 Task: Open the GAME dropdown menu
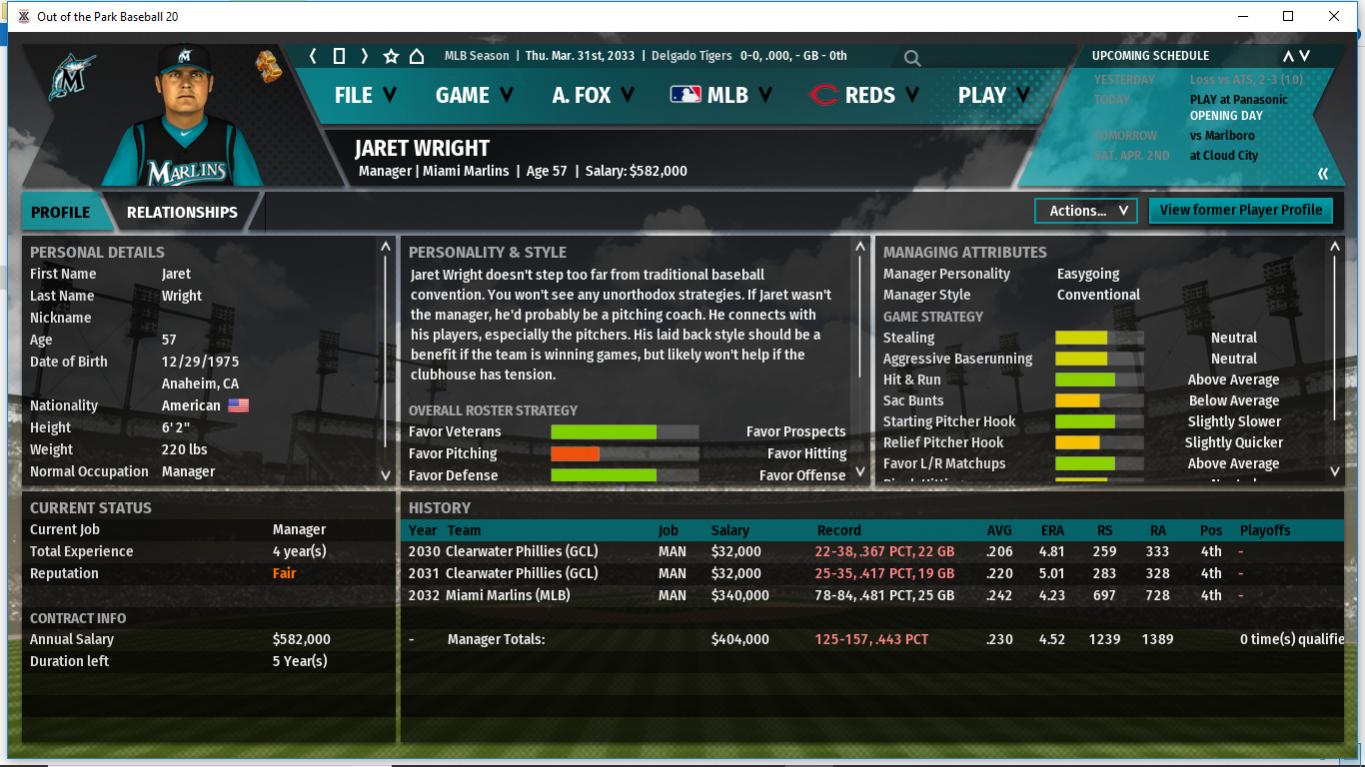point(473,95)
